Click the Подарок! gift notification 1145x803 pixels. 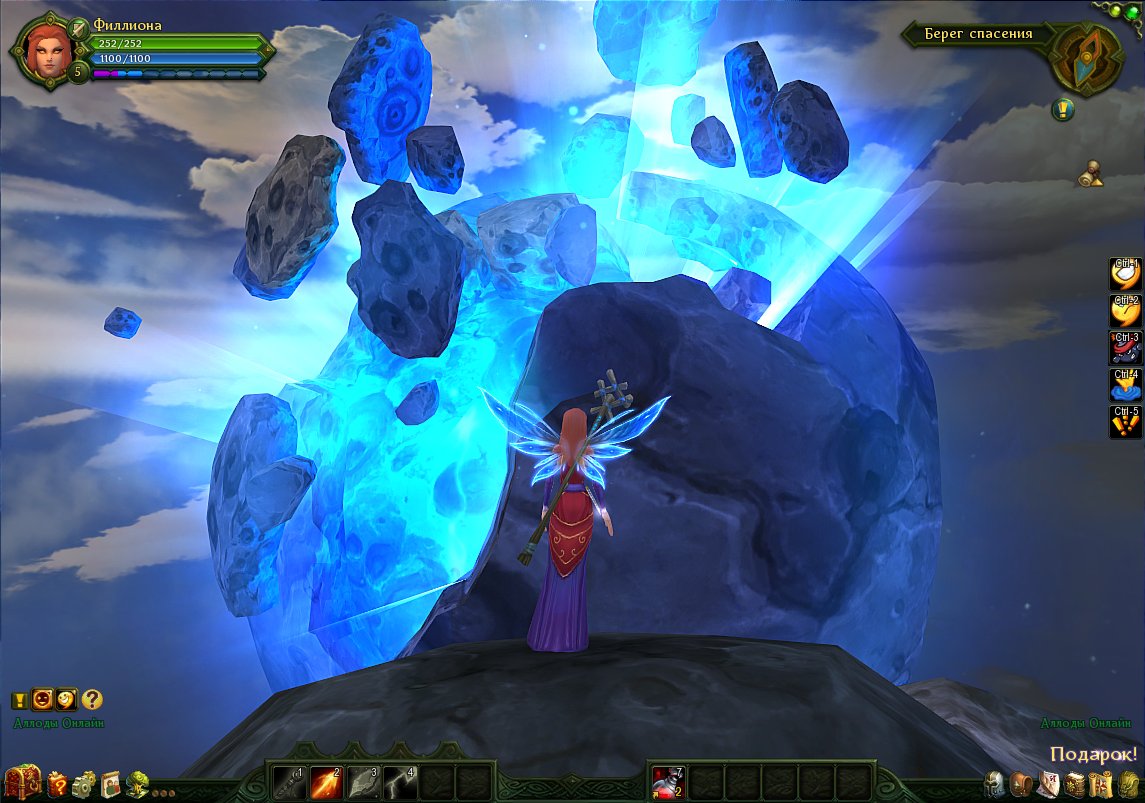tap(1094, 754)
